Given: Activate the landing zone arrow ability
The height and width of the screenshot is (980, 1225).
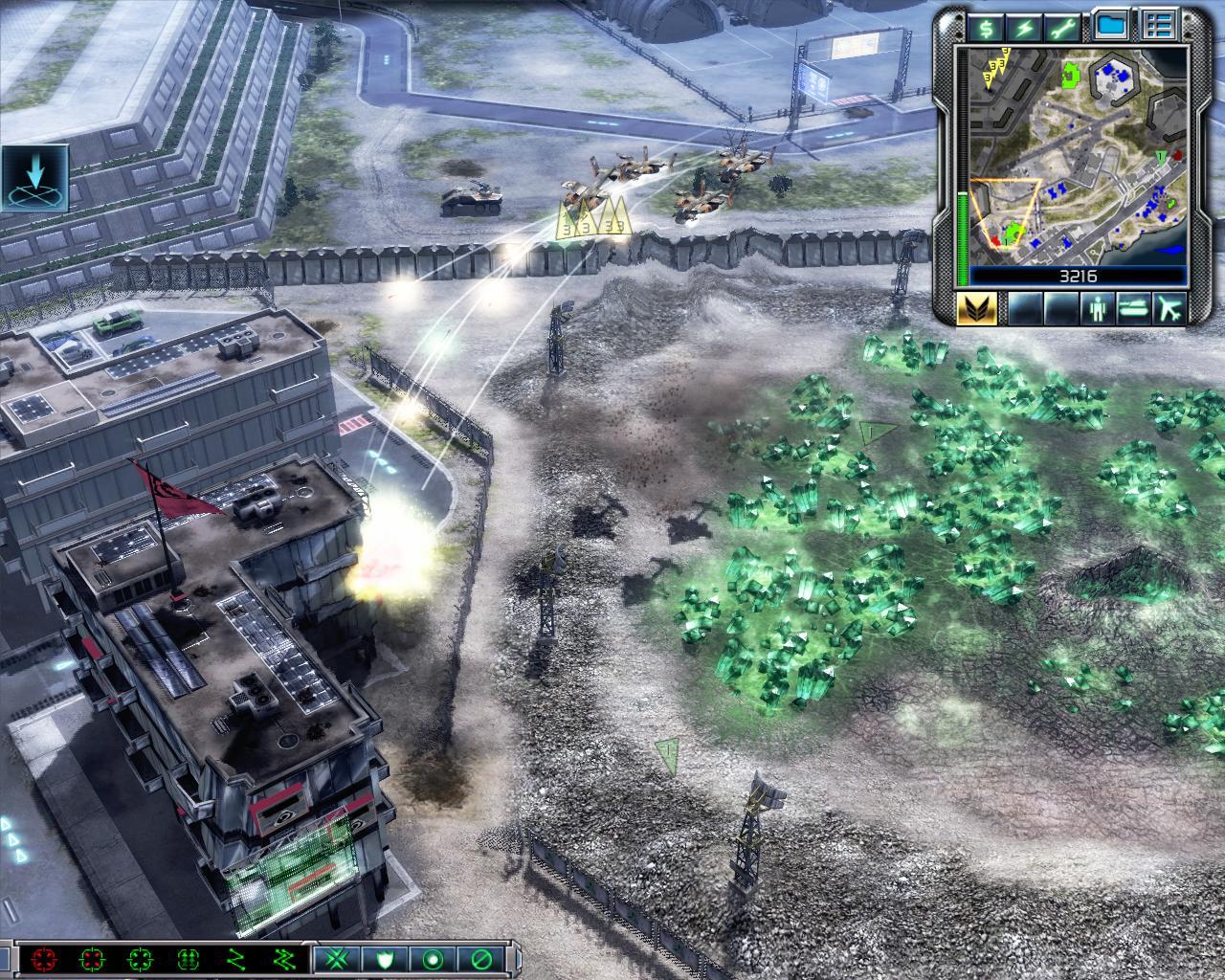Looking at the screenshot, I should pyautogui.click(x=35, y=178).
